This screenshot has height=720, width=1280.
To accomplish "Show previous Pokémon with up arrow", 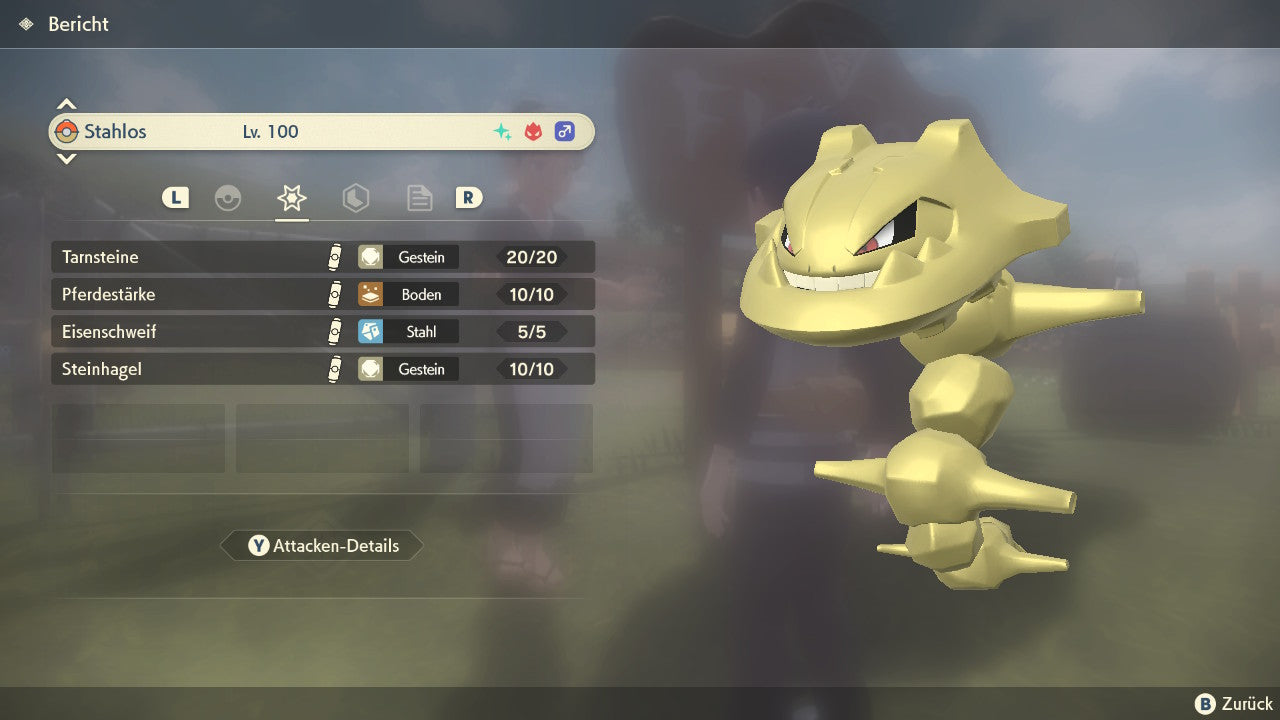I will 66,104.
